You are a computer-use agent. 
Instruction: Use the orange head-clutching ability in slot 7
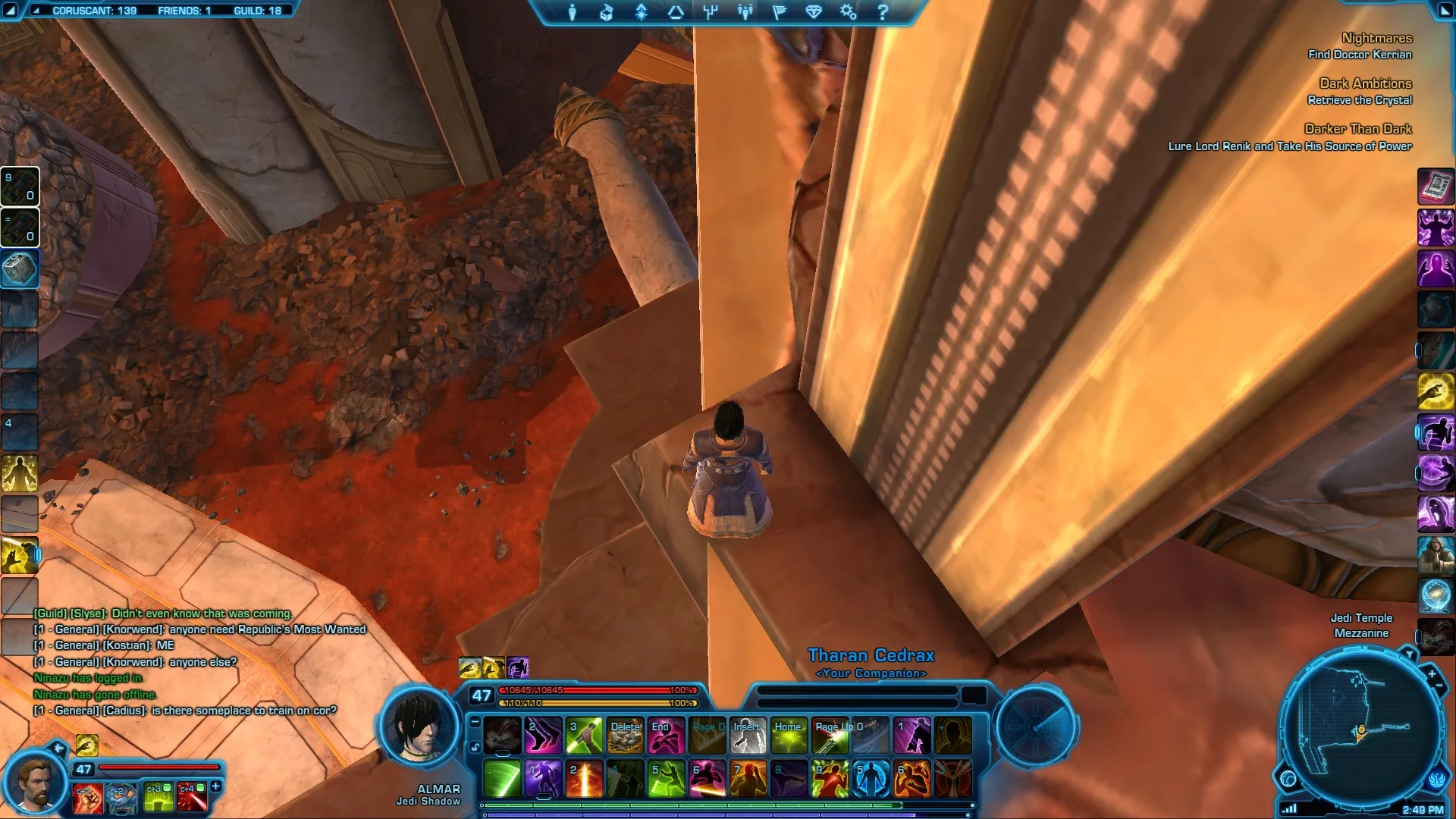pyautogui.click(x=748, y=779)
